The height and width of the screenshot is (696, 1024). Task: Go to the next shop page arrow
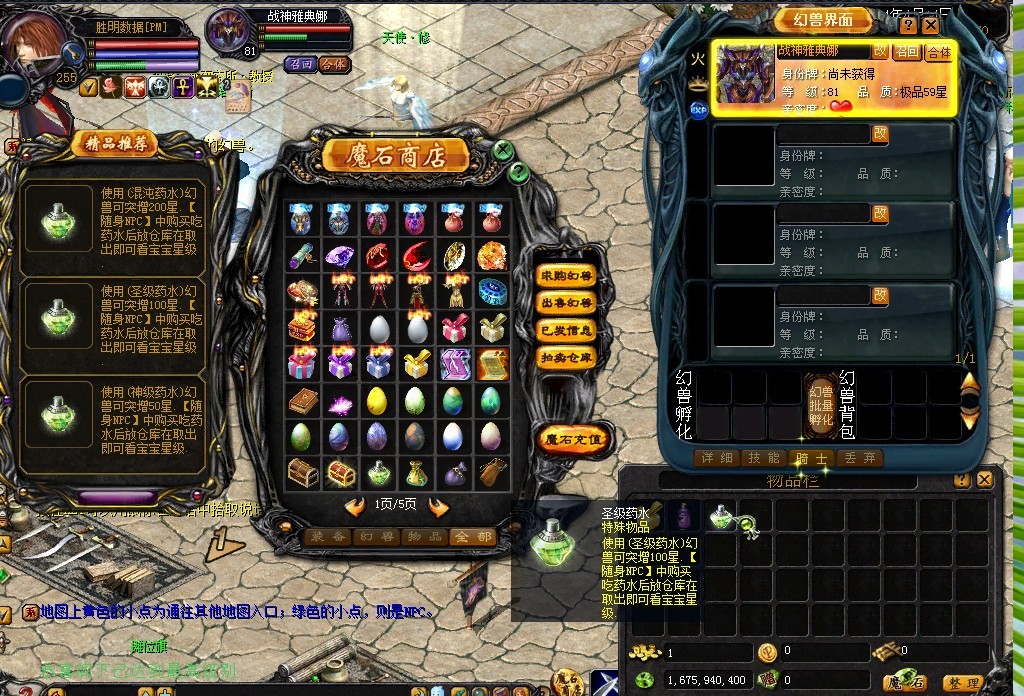tap(439, 506)
